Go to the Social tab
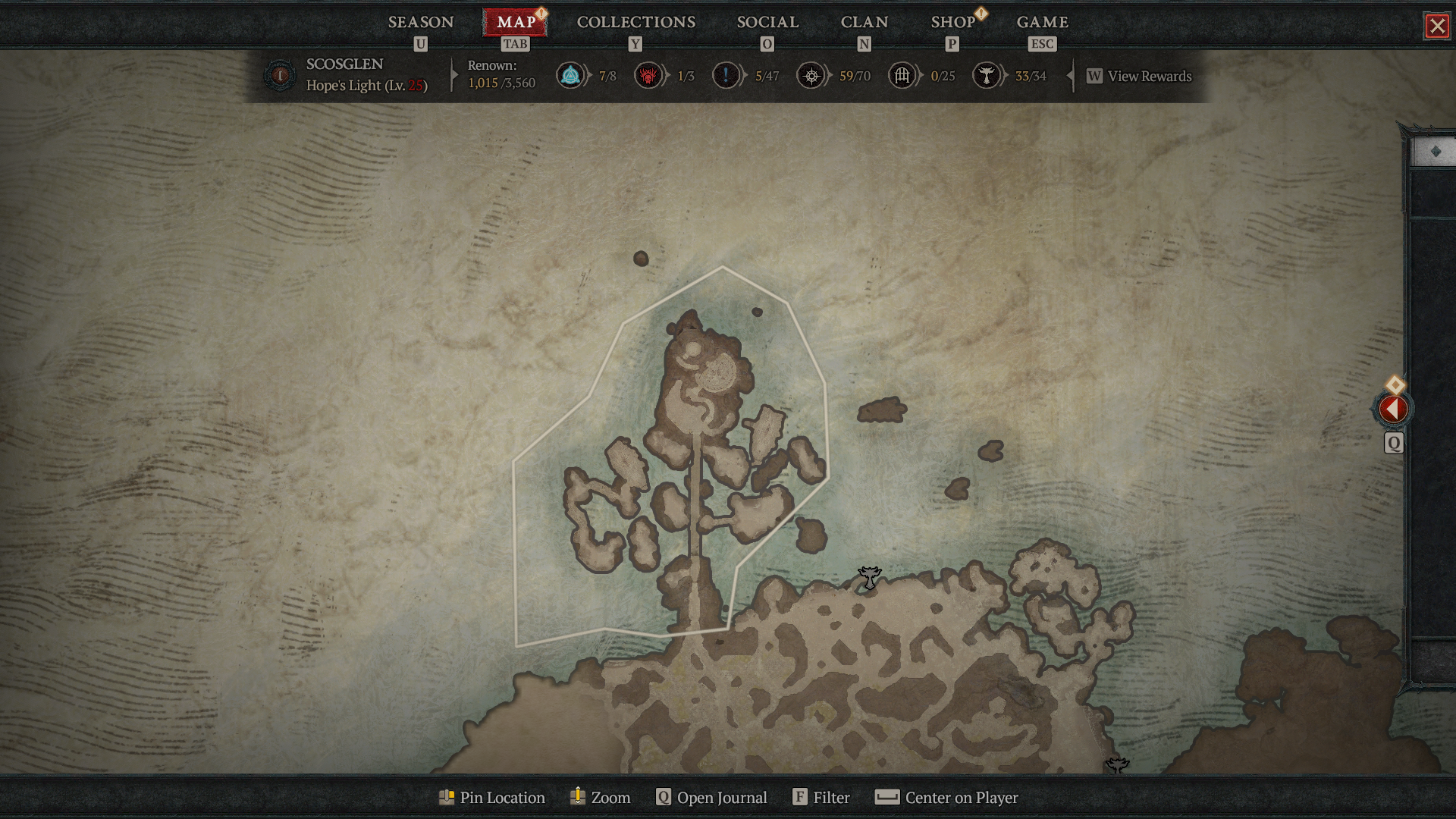Screen dimensions: 1456x819 pos(767,23)
